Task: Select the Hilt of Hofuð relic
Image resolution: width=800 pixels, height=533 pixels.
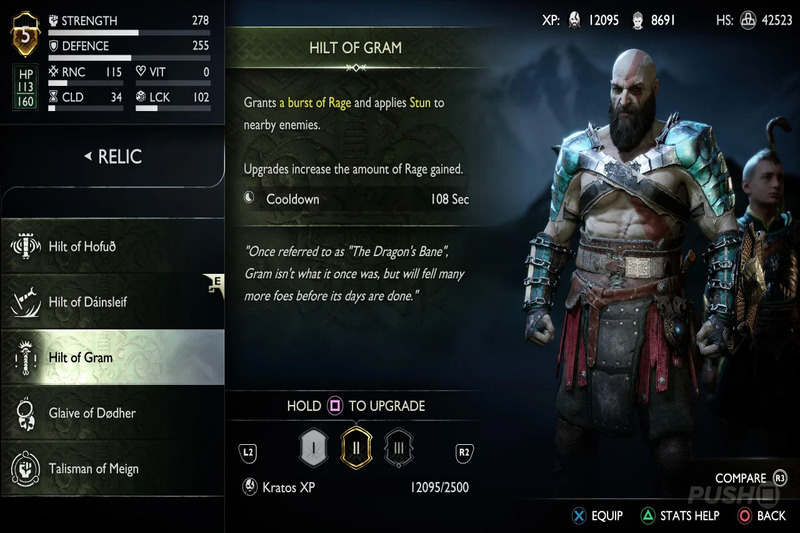Action: (x=112, y=246)
